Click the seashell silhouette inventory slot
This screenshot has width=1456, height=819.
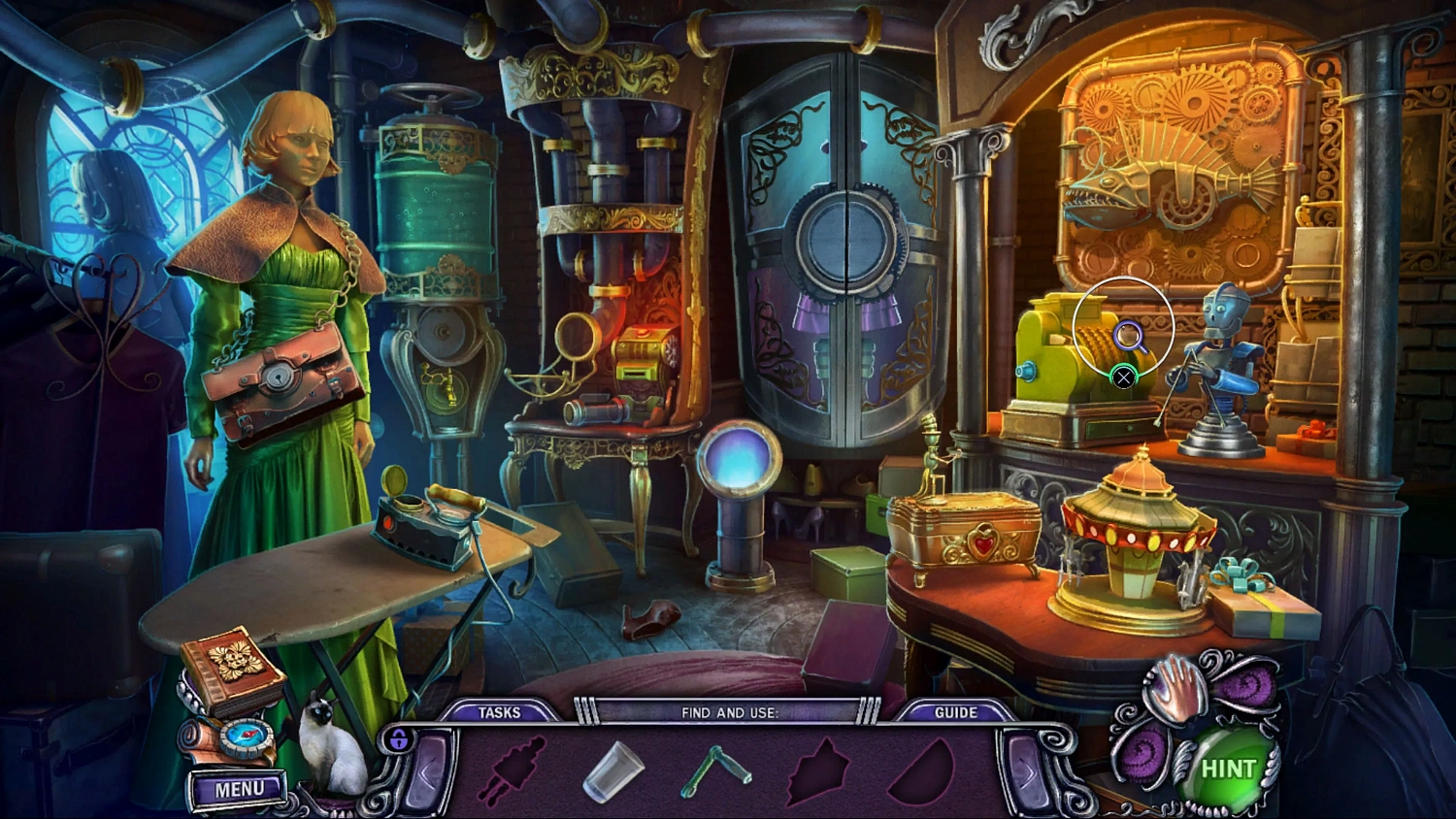(818, 771)
